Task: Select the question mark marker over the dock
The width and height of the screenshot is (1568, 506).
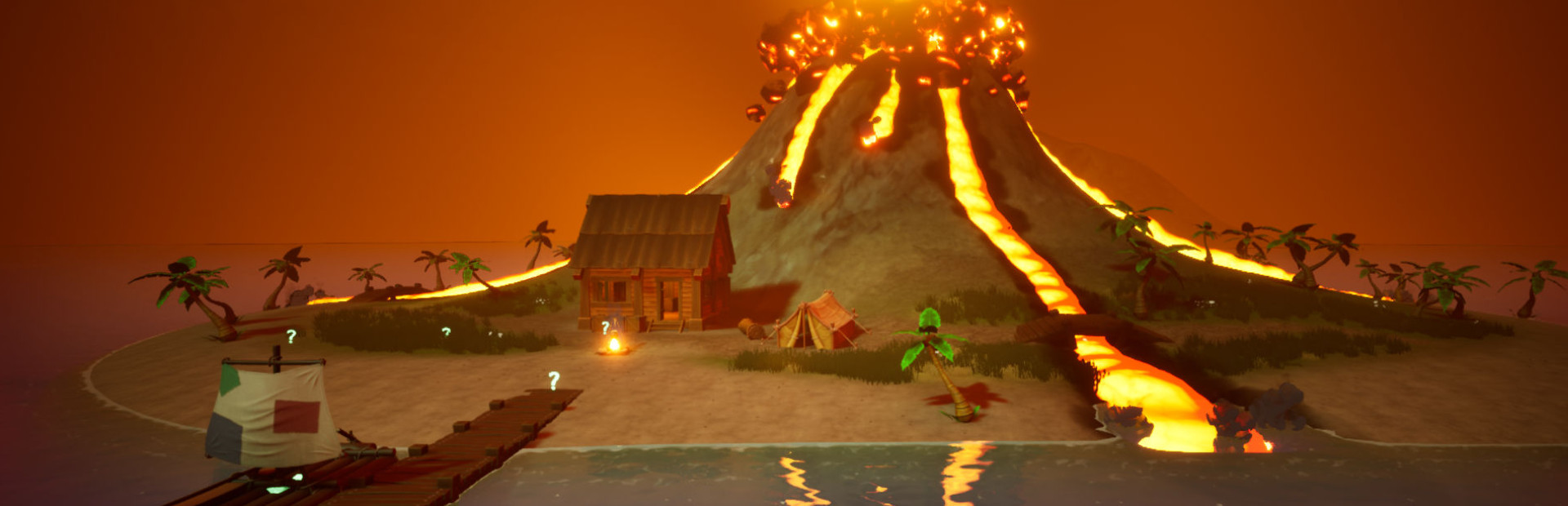Action: click(554, 379)
